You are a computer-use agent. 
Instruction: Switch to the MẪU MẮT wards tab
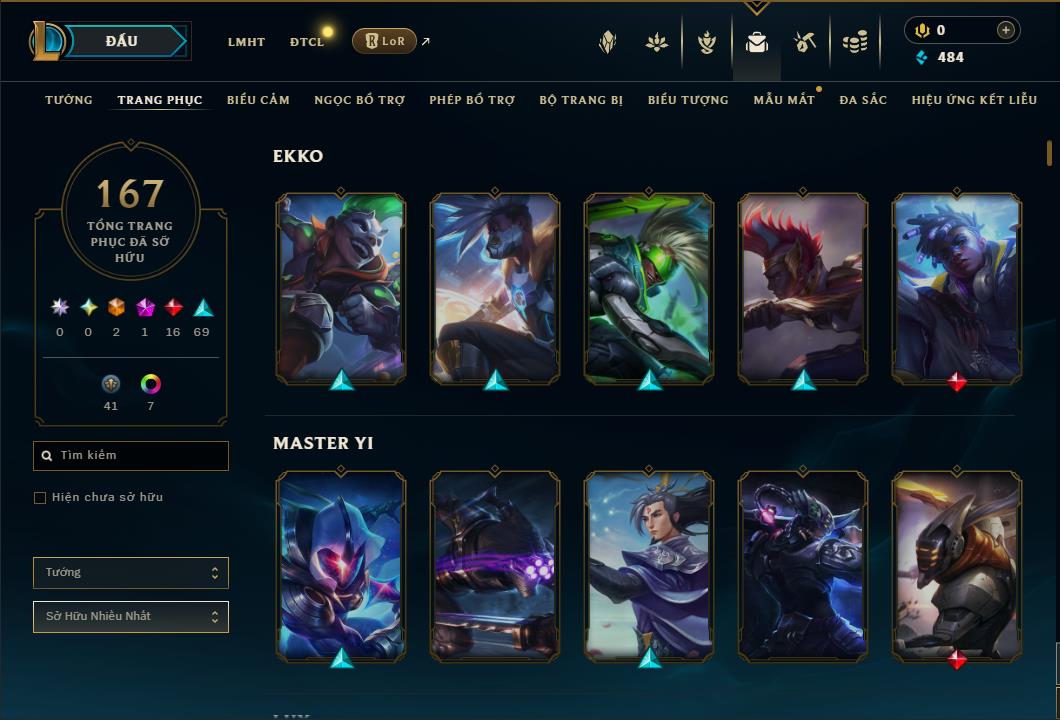pyautogui.click(x=784, y=100)
